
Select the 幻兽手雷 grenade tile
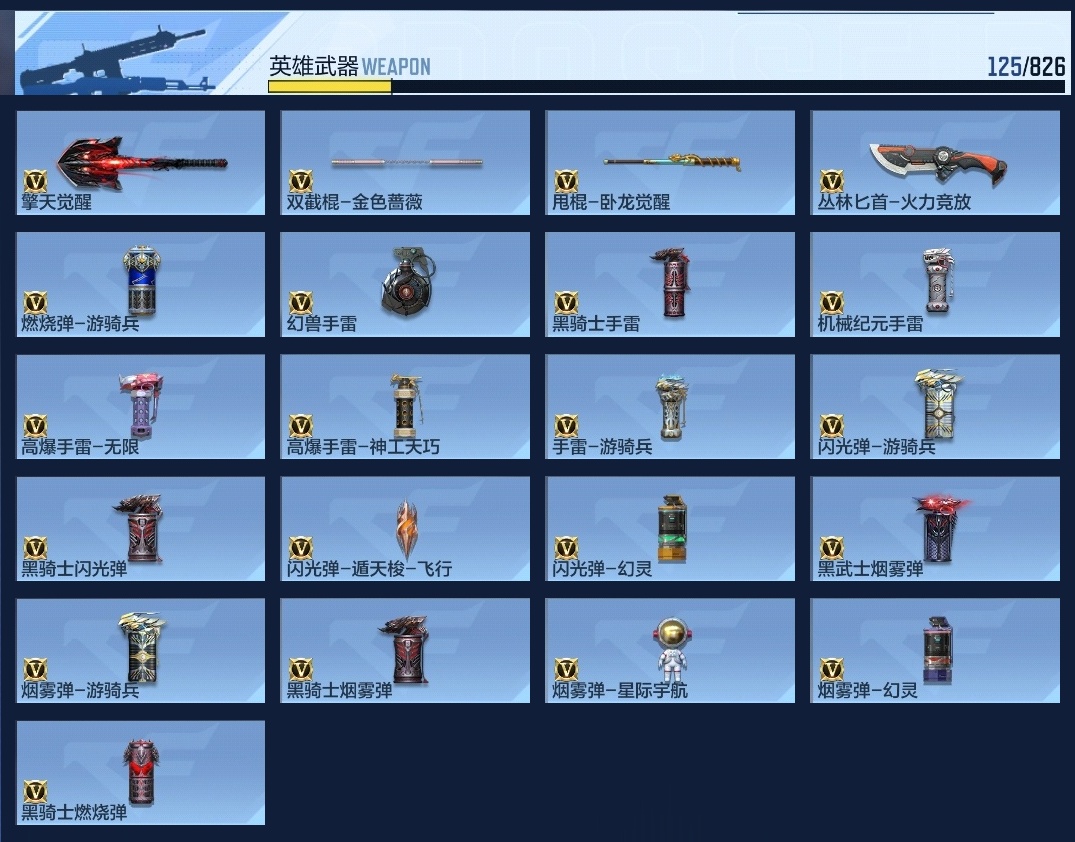pos(405,284)
